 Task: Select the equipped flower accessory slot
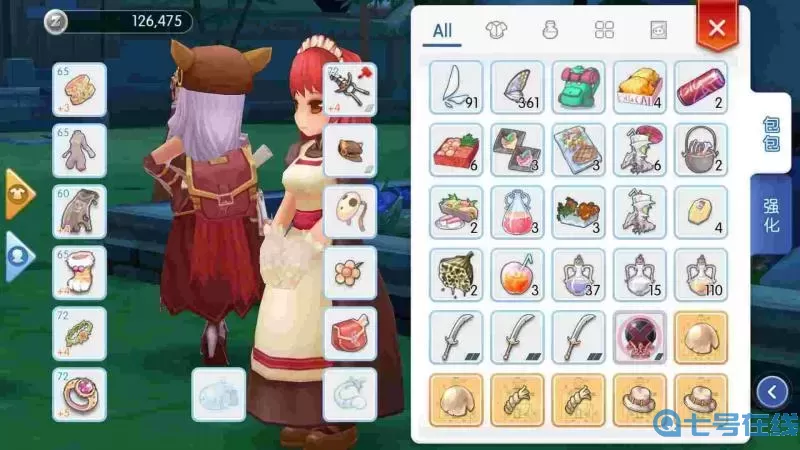click(x=350, y=272)
